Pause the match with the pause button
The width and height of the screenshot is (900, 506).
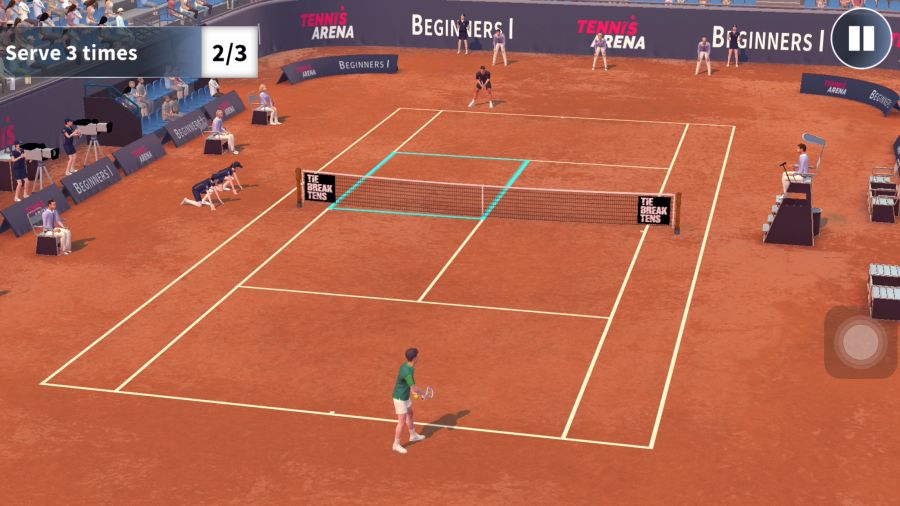click(x=860, y=39)
